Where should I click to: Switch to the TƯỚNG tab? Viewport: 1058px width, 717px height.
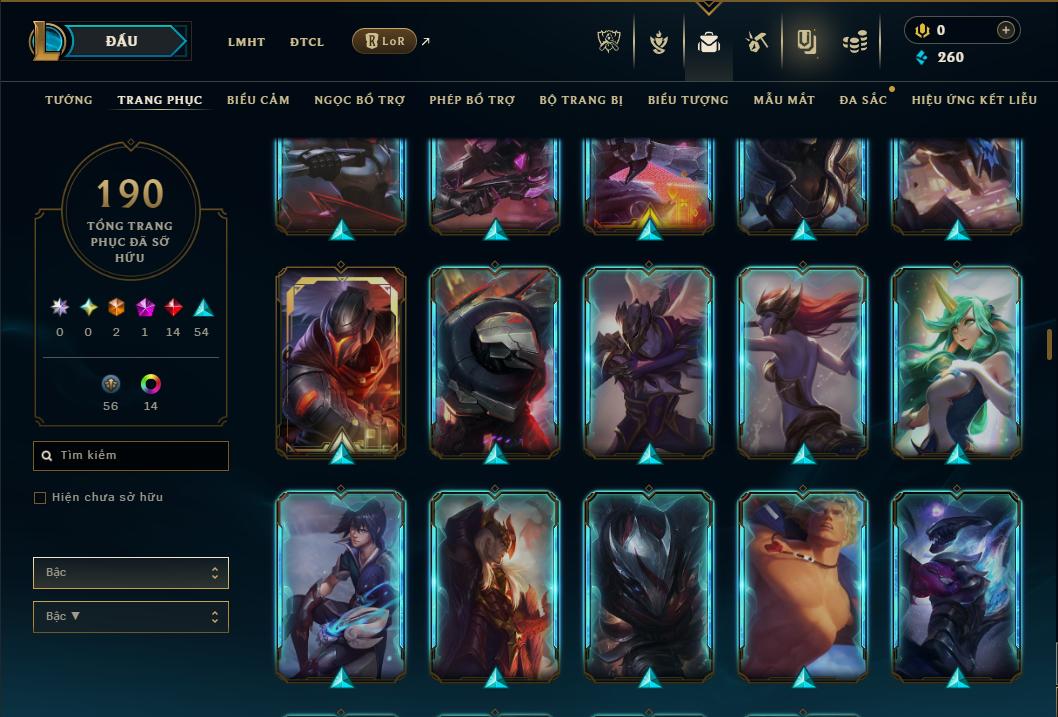tap(69, 100)
